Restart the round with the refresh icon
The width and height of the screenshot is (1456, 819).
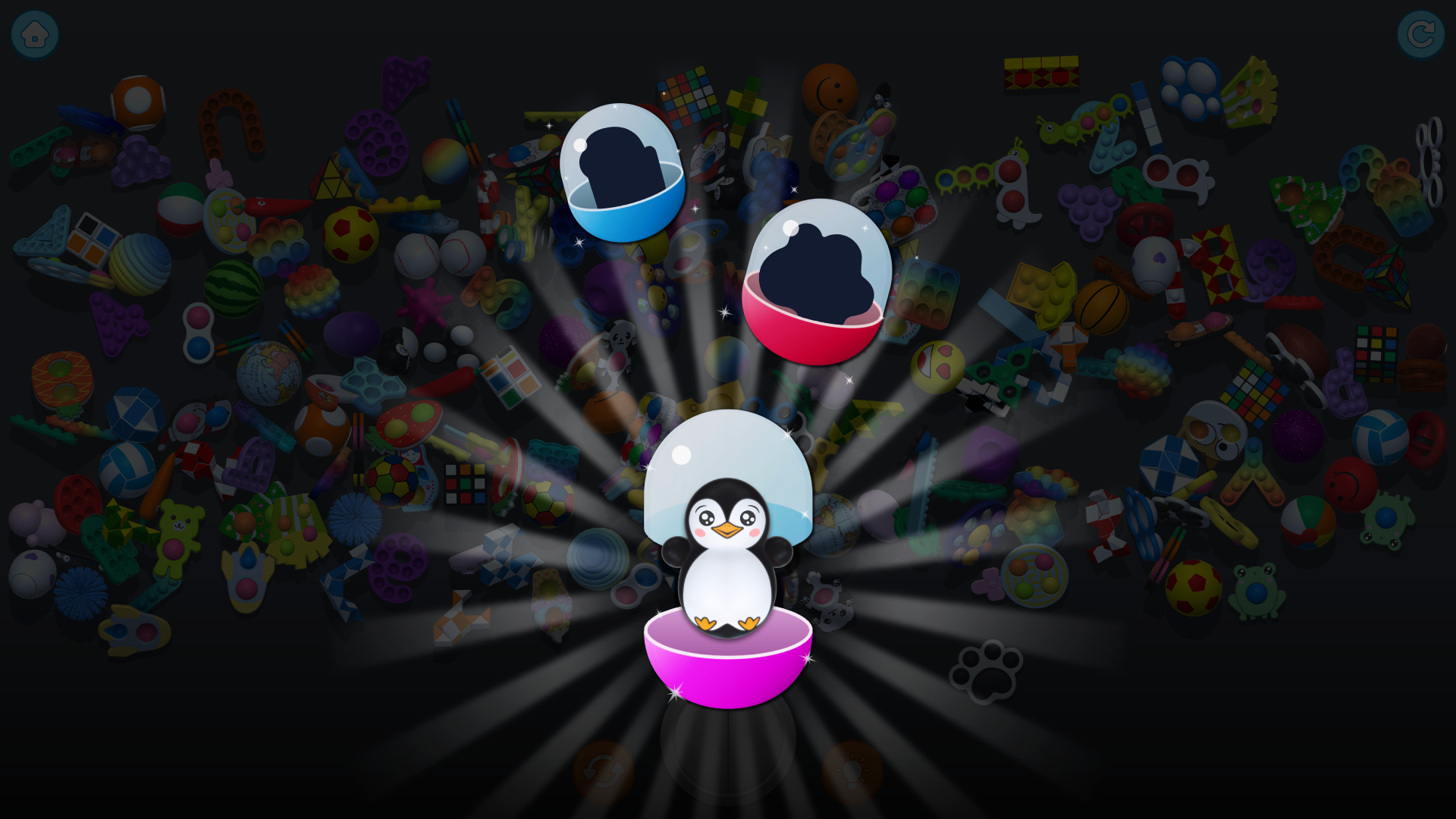1423,33
